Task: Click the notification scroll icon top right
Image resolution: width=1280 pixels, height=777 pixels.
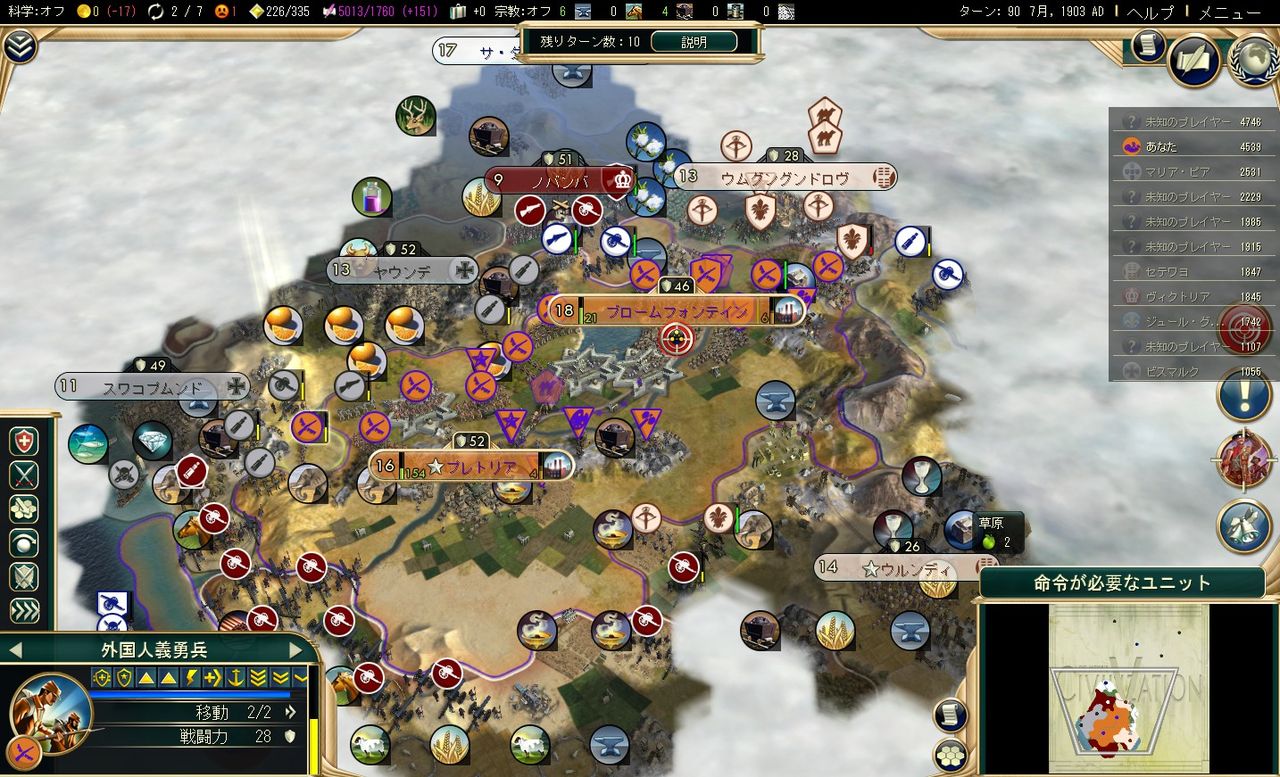Action: [x=1147, y=46]
